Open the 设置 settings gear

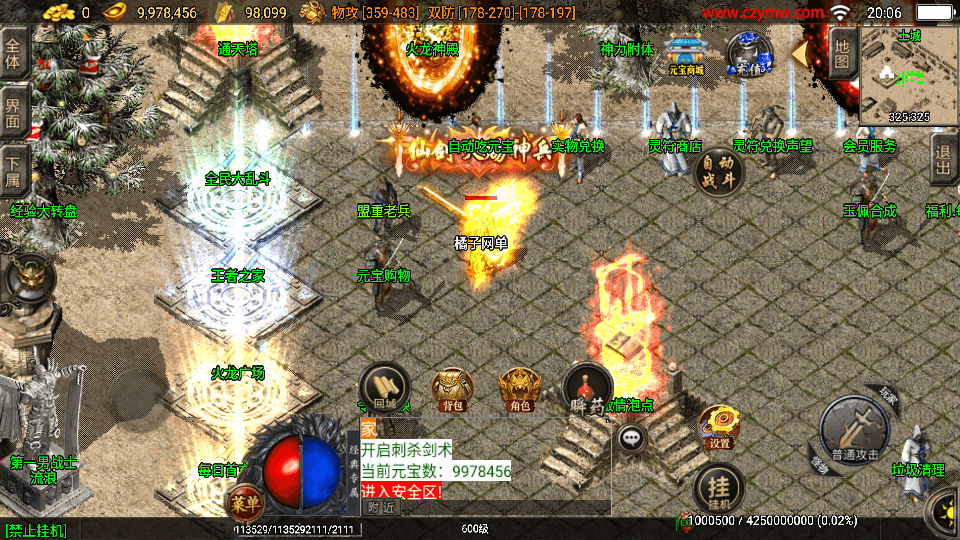[x=719, y=426]
